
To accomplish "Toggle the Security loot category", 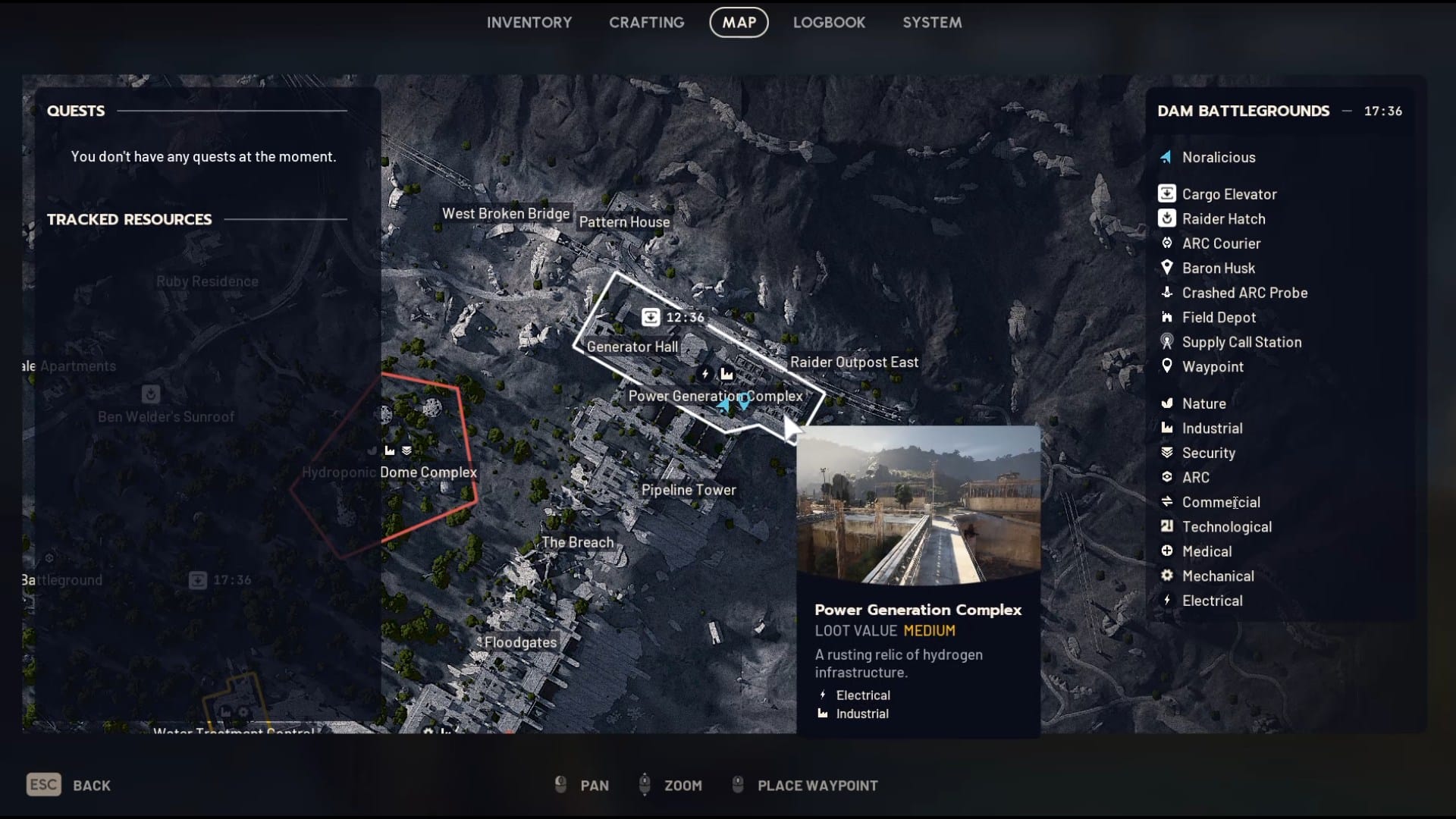I will (1208, 453).
